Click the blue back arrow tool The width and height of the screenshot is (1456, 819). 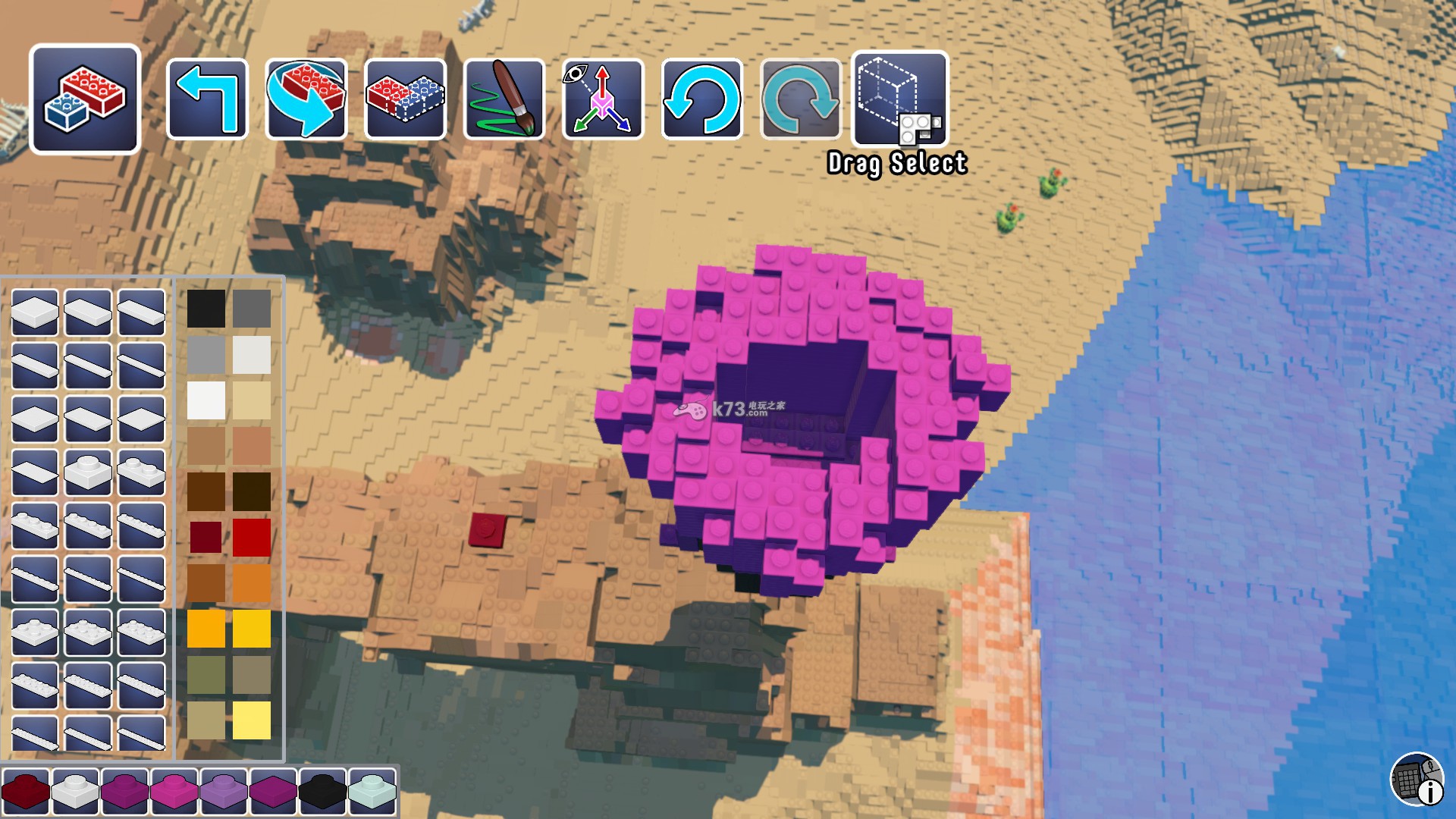(x=207, y=99)
